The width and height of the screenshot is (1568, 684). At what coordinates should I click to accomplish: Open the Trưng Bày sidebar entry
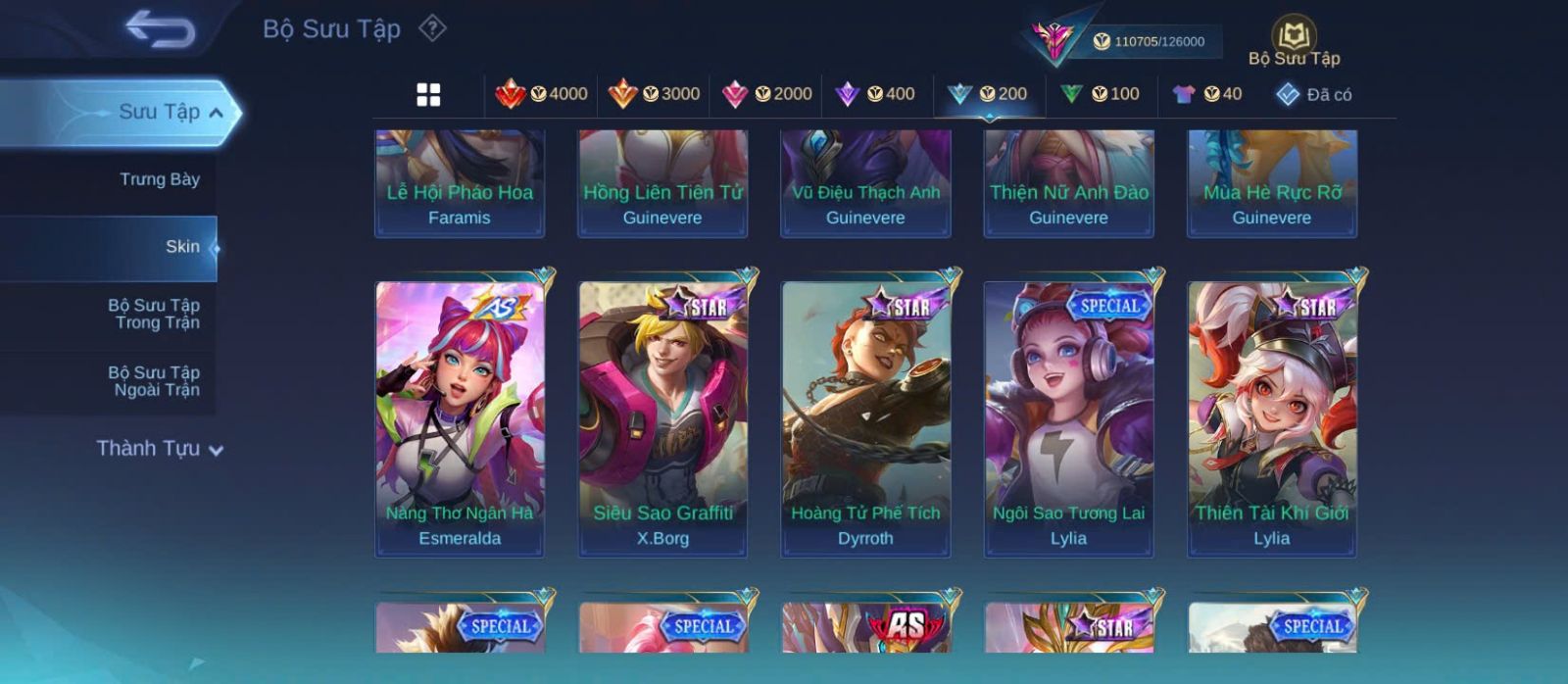[x=159, y=179]
